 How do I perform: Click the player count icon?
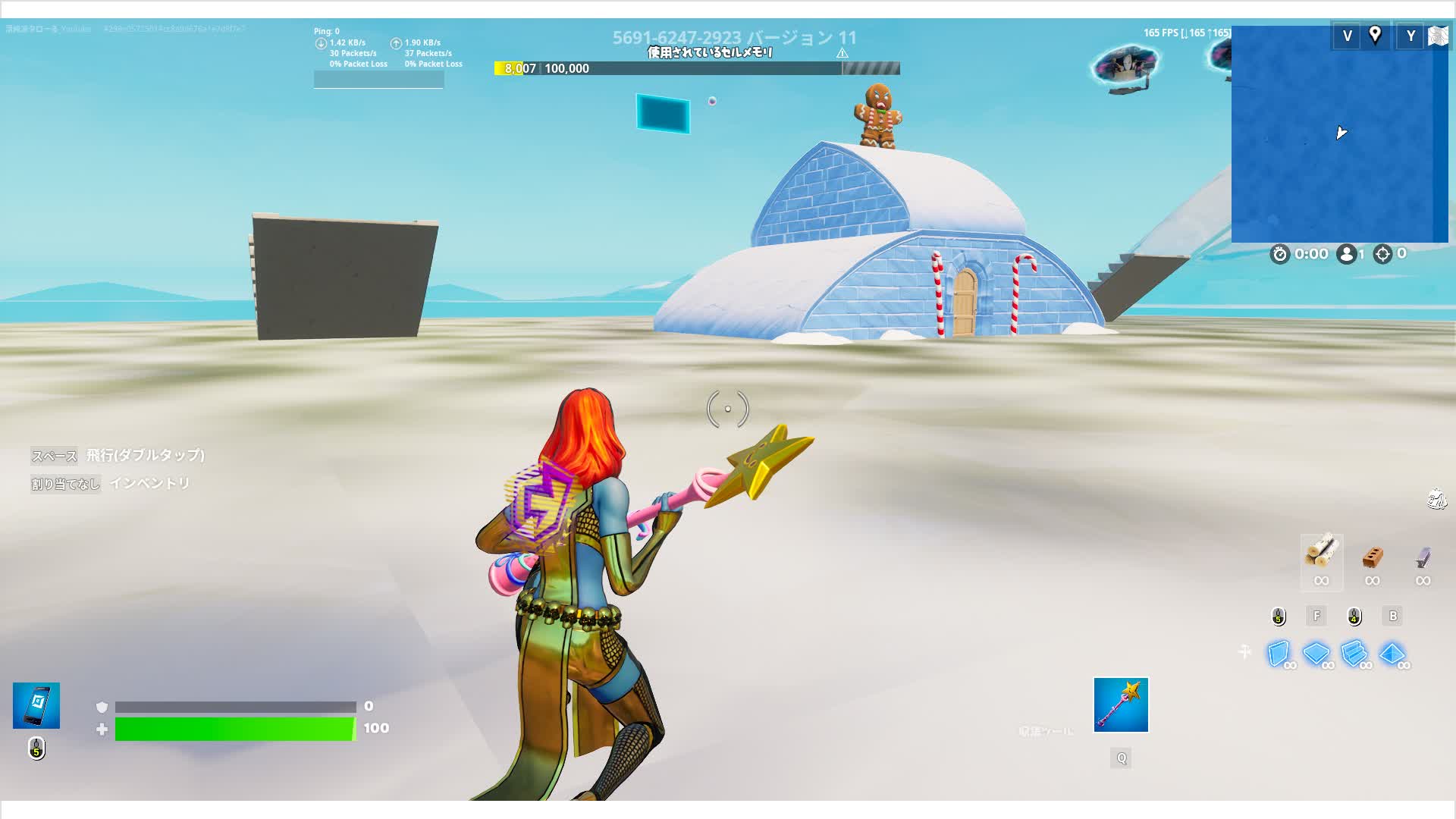pyautogui.click(x=1345, y=254)
